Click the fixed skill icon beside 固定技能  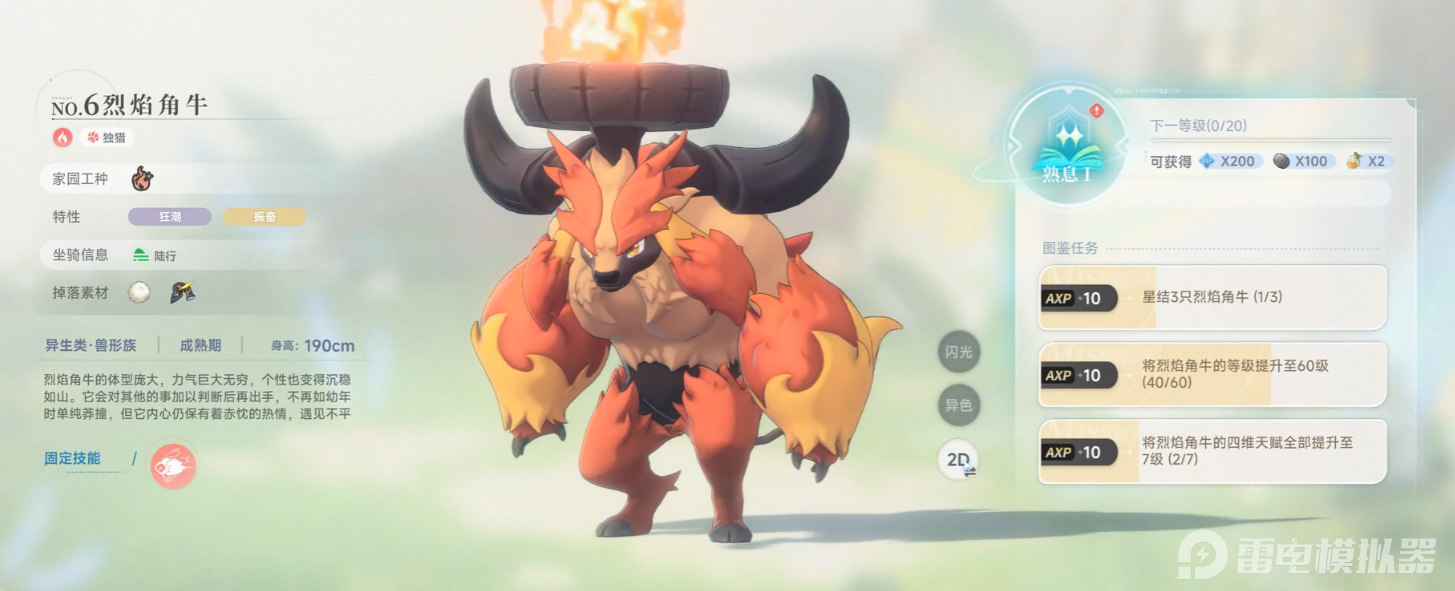click(x=173, y=466)
